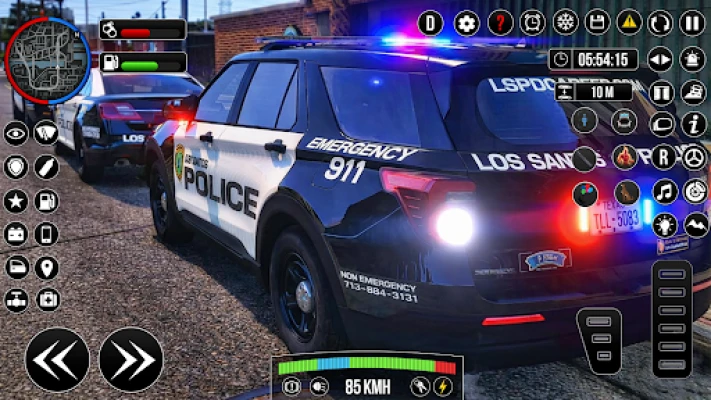Tap the red question mark help icon

pos(500,23)
